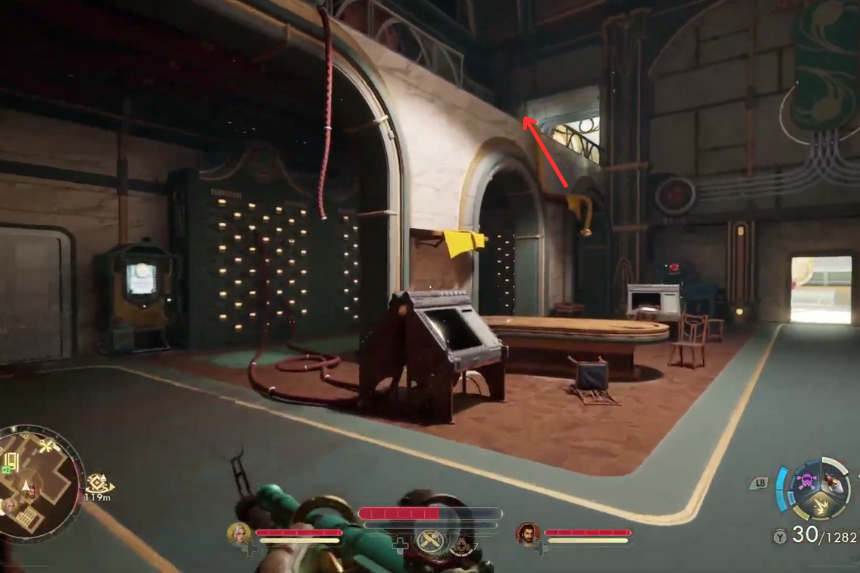860x573 pixels.
Task: Click the crossed-tools icon in the center HUD
Action: pos(431,541)
